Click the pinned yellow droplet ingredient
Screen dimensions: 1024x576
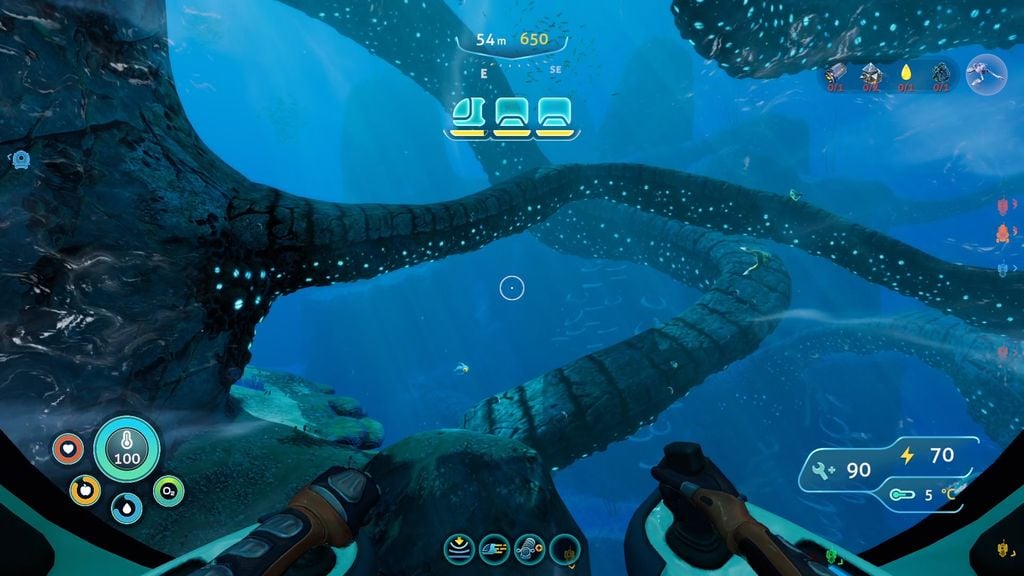[x=906, y=73]
